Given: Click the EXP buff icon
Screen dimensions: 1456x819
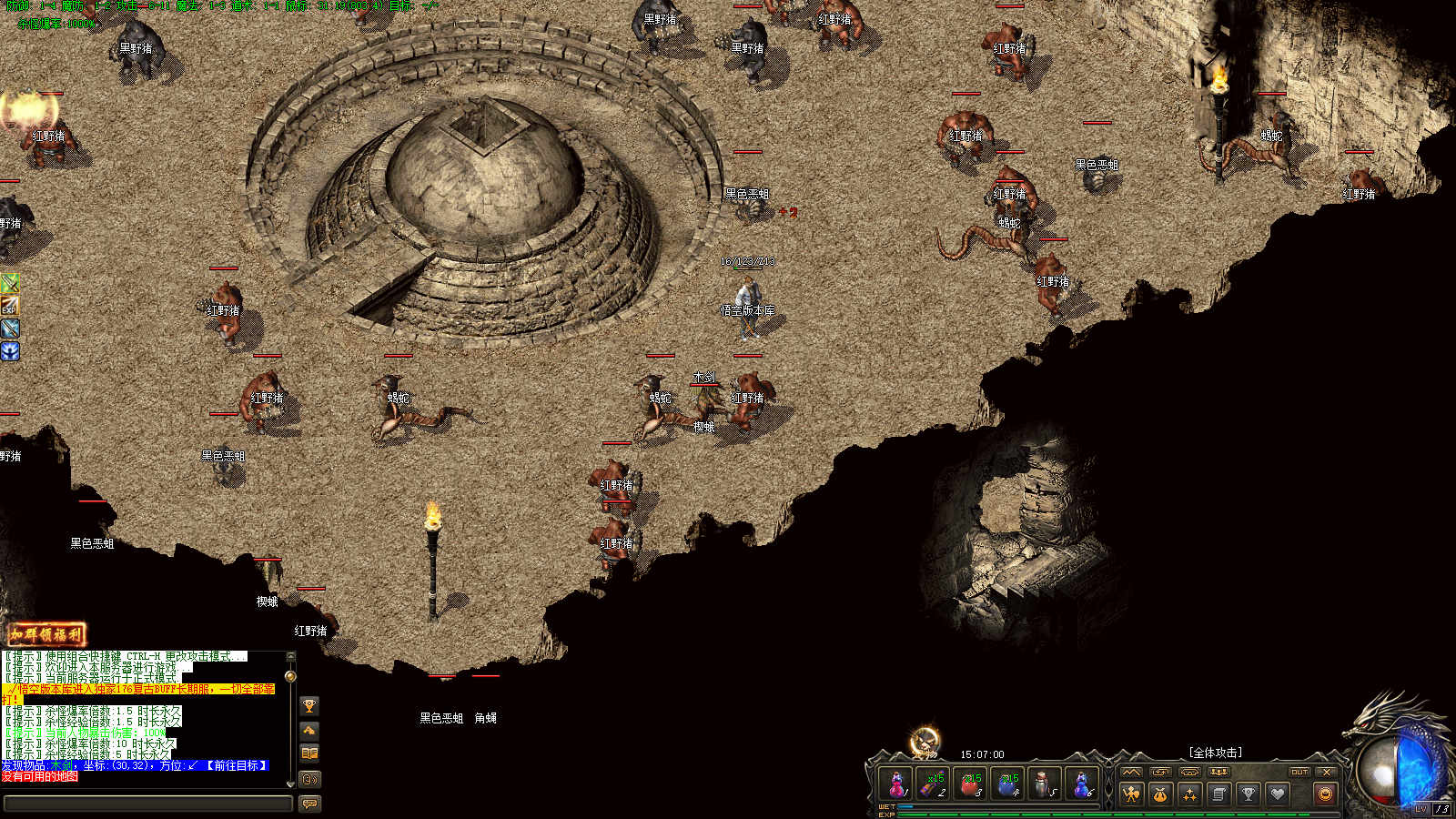Looking at the screenshot, I should tap(9, 306).
